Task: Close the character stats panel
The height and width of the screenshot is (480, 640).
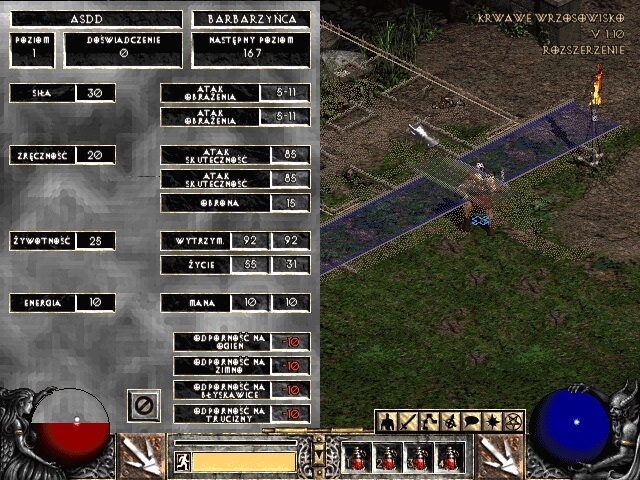Action: (144, 405)
